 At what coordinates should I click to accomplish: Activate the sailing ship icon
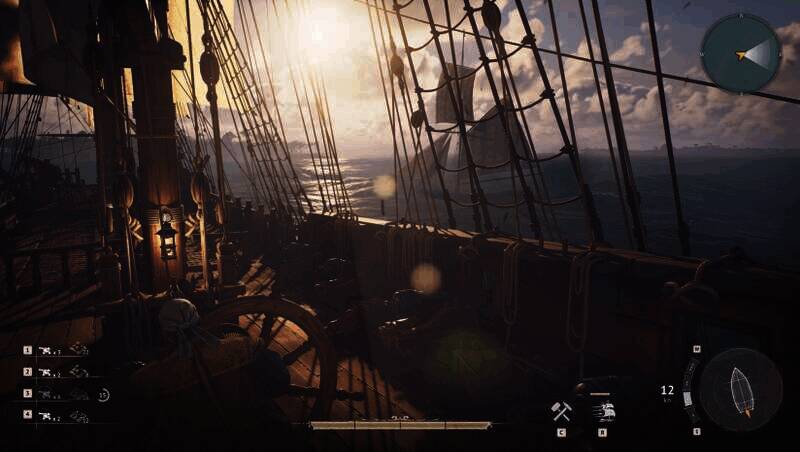602,410
